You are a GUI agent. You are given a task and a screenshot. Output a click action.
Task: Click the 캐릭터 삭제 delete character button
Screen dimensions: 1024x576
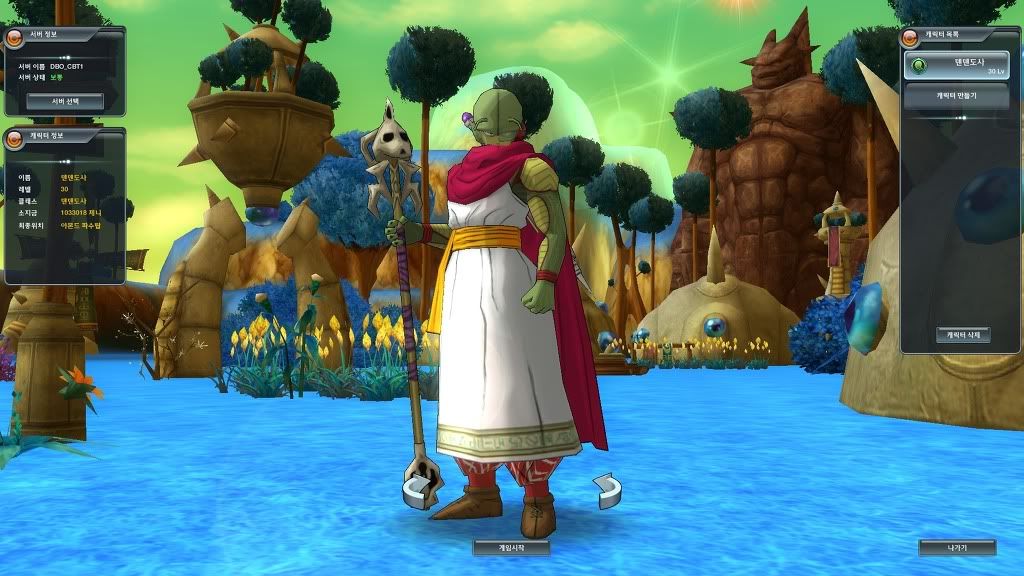[963, 335]
